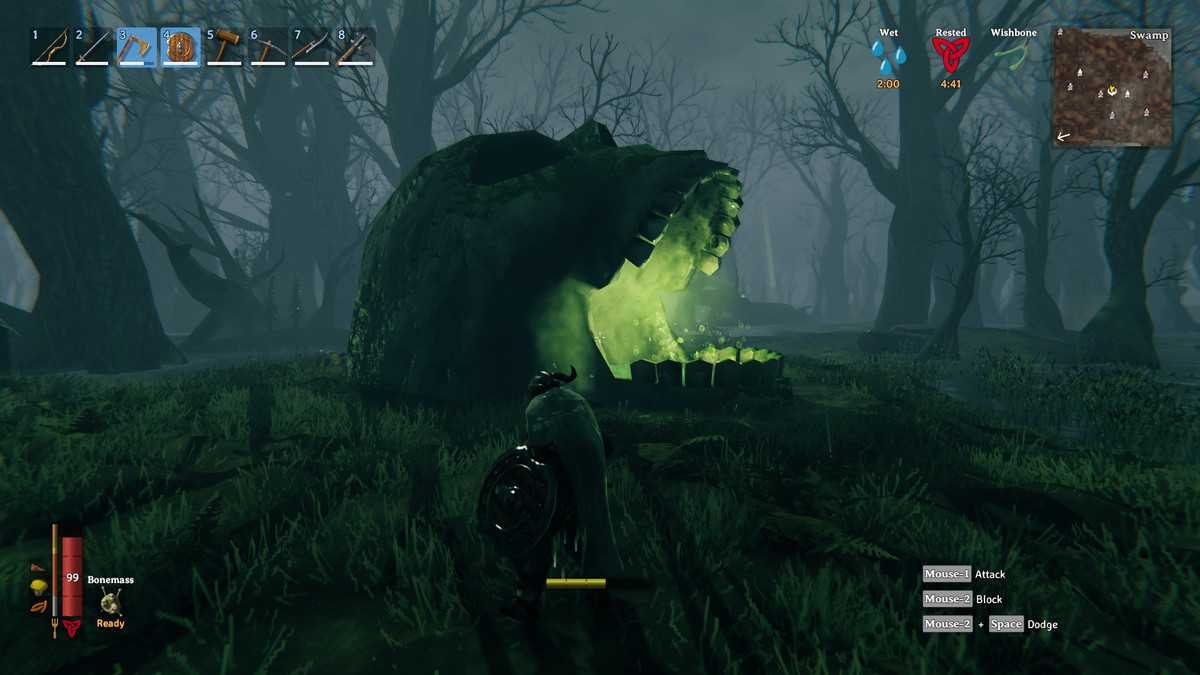Viewport: 1200px width, 675px height.
Task: Click the yellow mushroom food icon
Action: coord(39,587)
